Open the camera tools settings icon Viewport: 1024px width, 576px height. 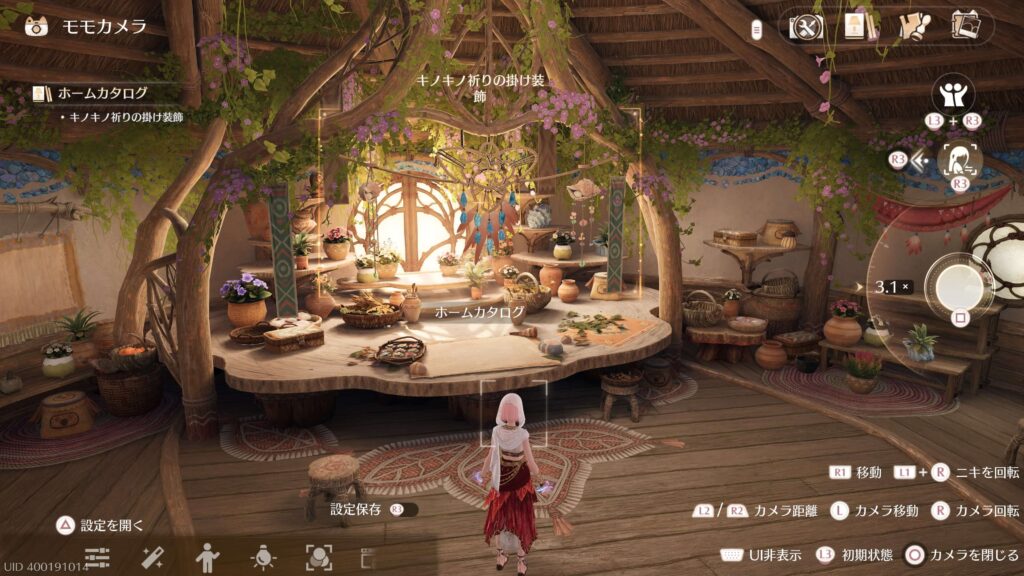[x=805, y=27]
